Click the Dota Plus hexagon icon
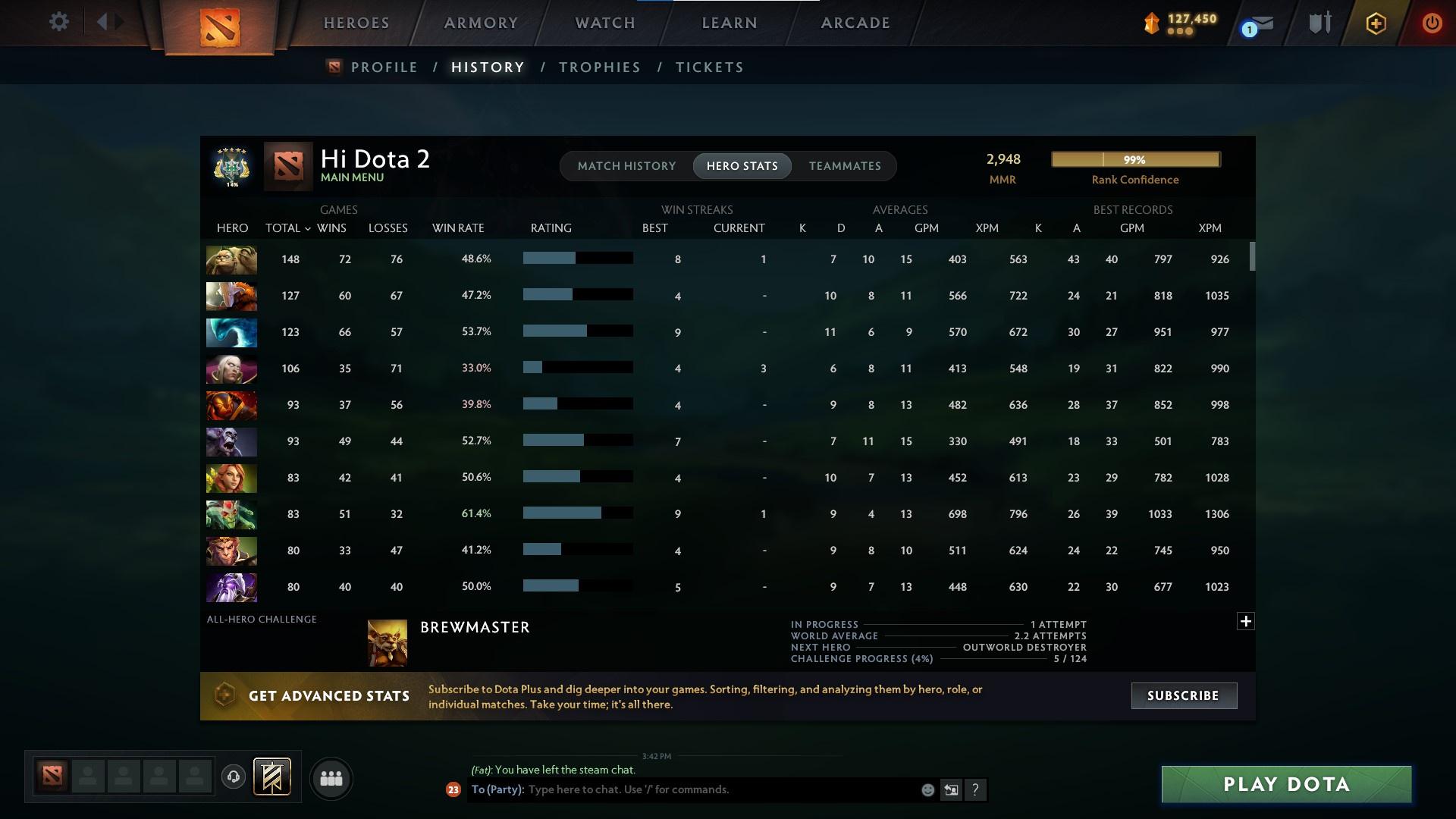This screenshot has width=1456, height=819. [1375, 23]
